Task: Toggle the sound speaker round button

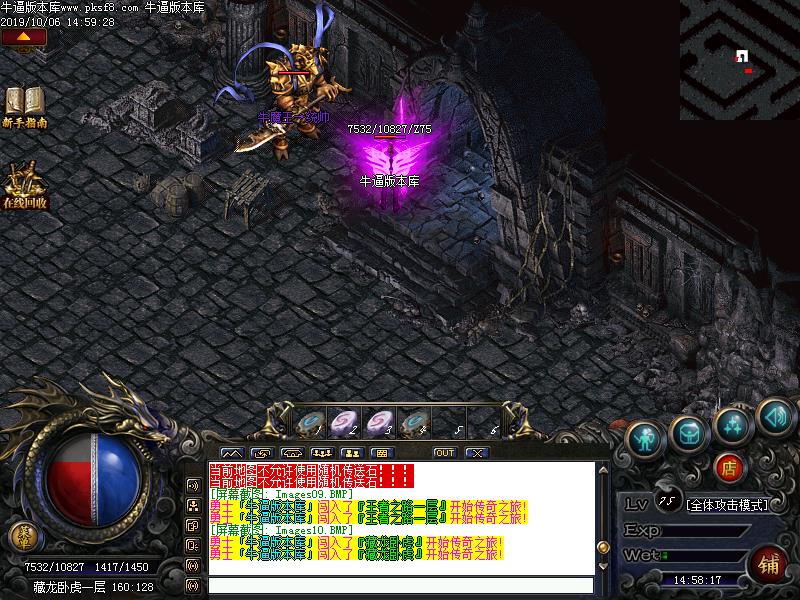Action: pyautogui.click(x=775, y=414)
